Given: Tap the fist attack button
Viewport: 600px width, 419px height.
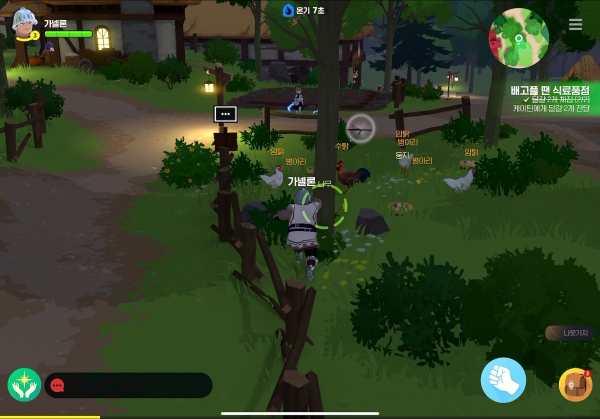Looking at the screenshot, I should pos(503,380).
